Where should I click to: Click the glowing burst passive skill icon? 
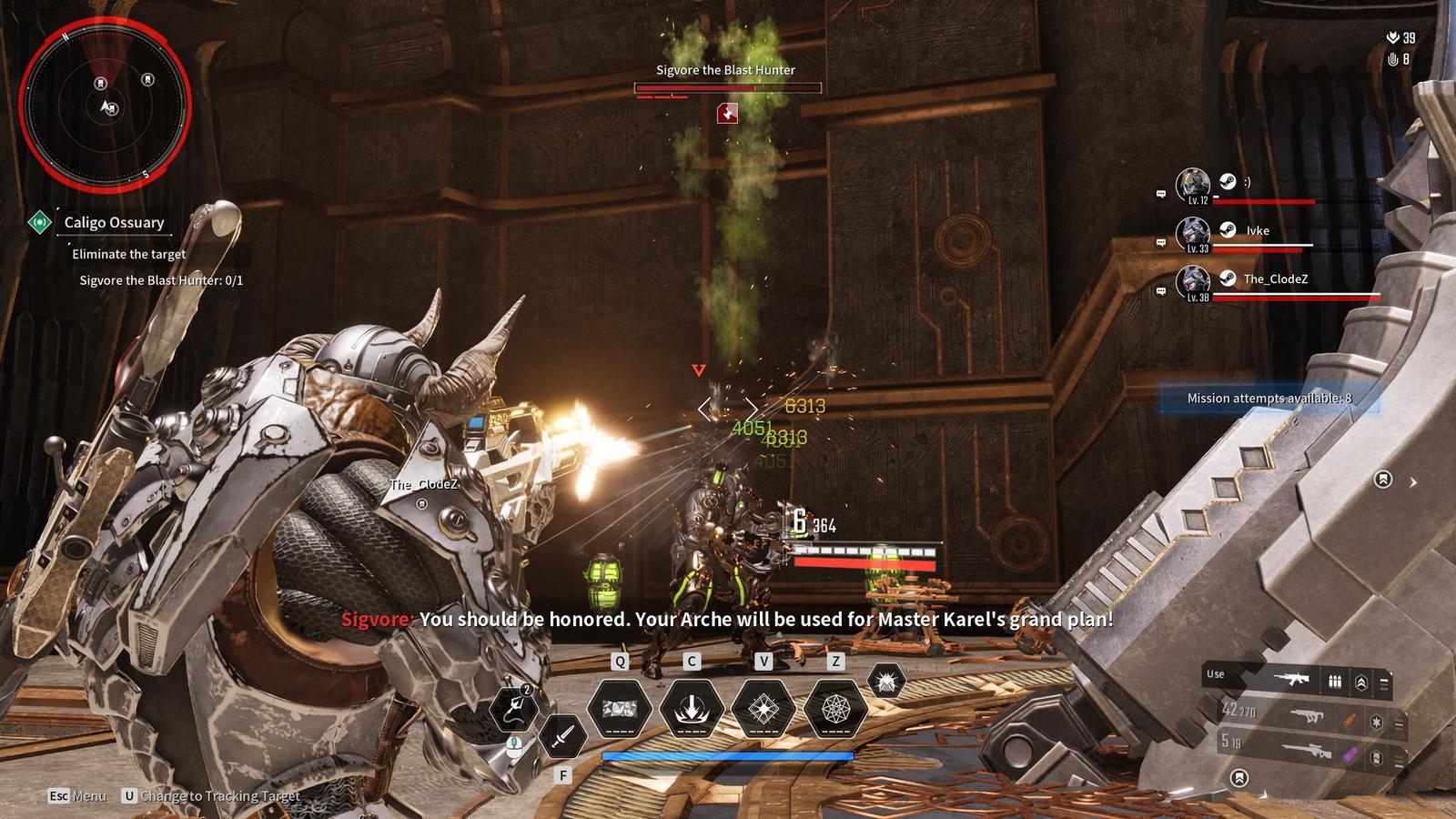[885, 681]
